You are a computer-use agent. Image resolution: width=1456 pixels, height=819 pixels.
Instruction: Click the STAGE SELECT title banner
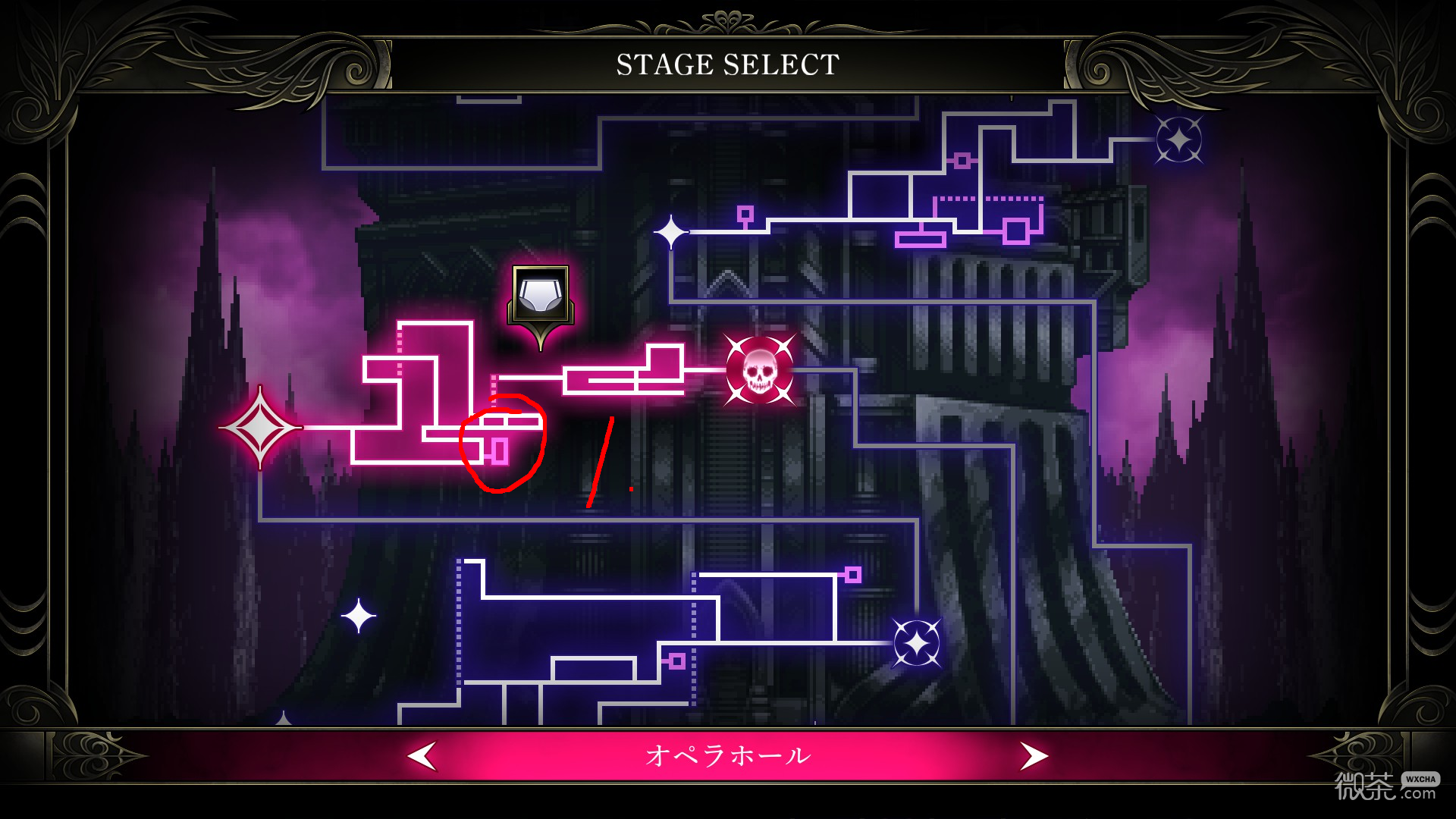[x=728, y=64]
